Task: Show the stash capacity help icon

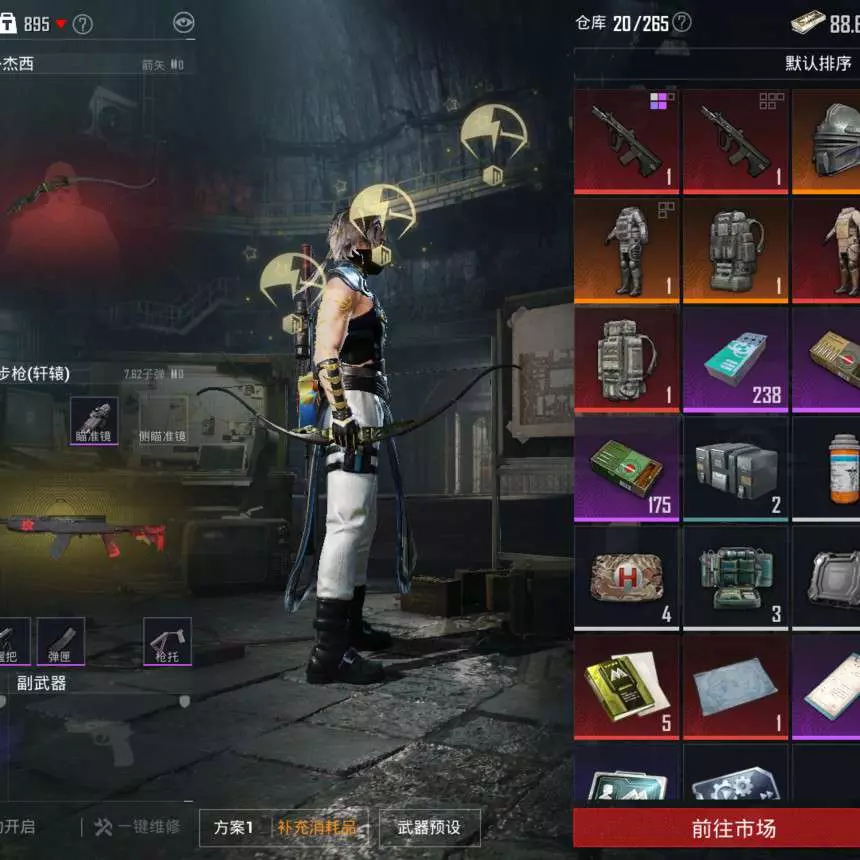Action: 681,22
